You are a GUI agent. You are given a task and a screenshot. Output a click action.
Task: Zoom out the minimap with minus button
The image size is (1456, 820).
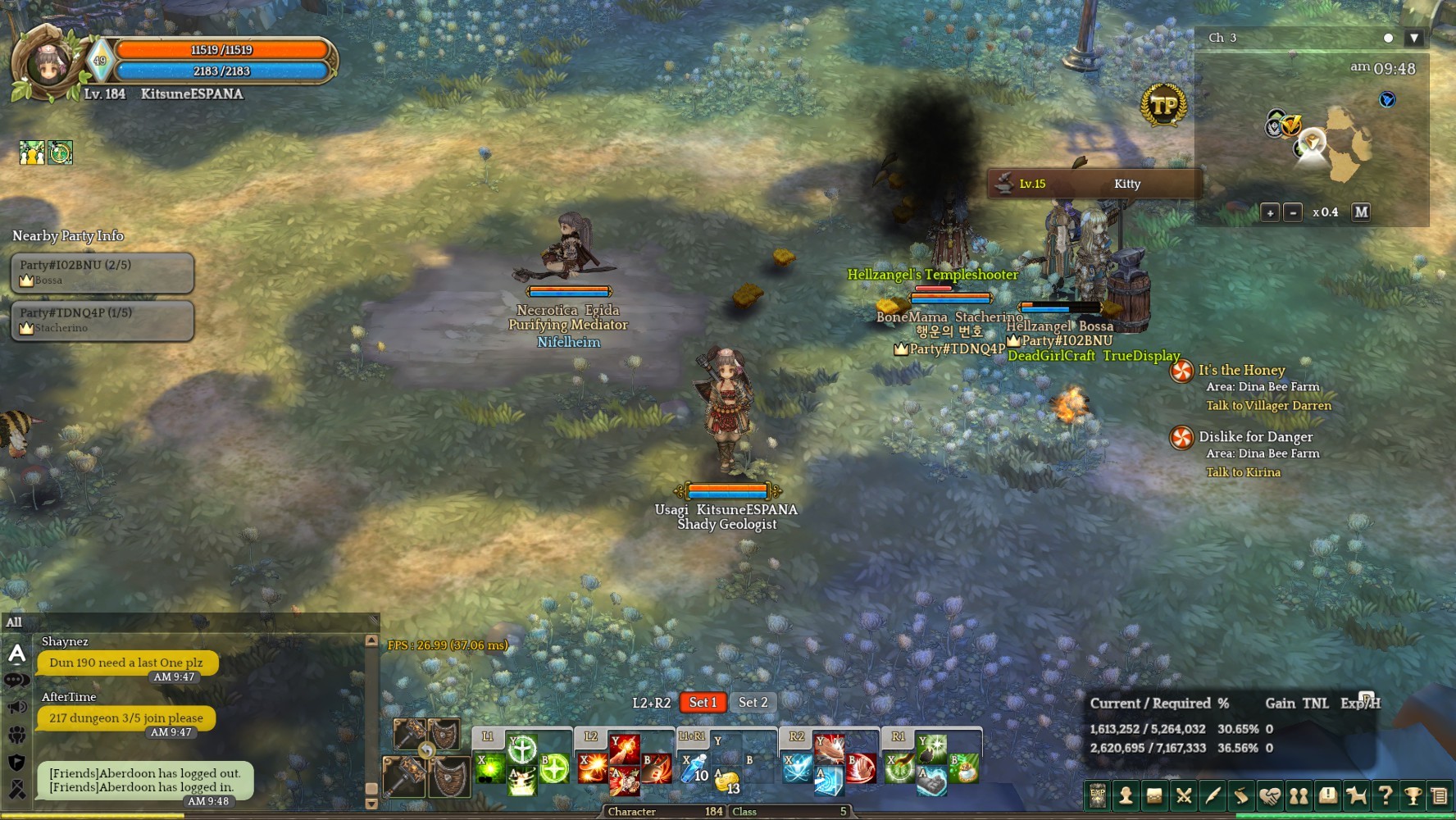click(1293, 212)
